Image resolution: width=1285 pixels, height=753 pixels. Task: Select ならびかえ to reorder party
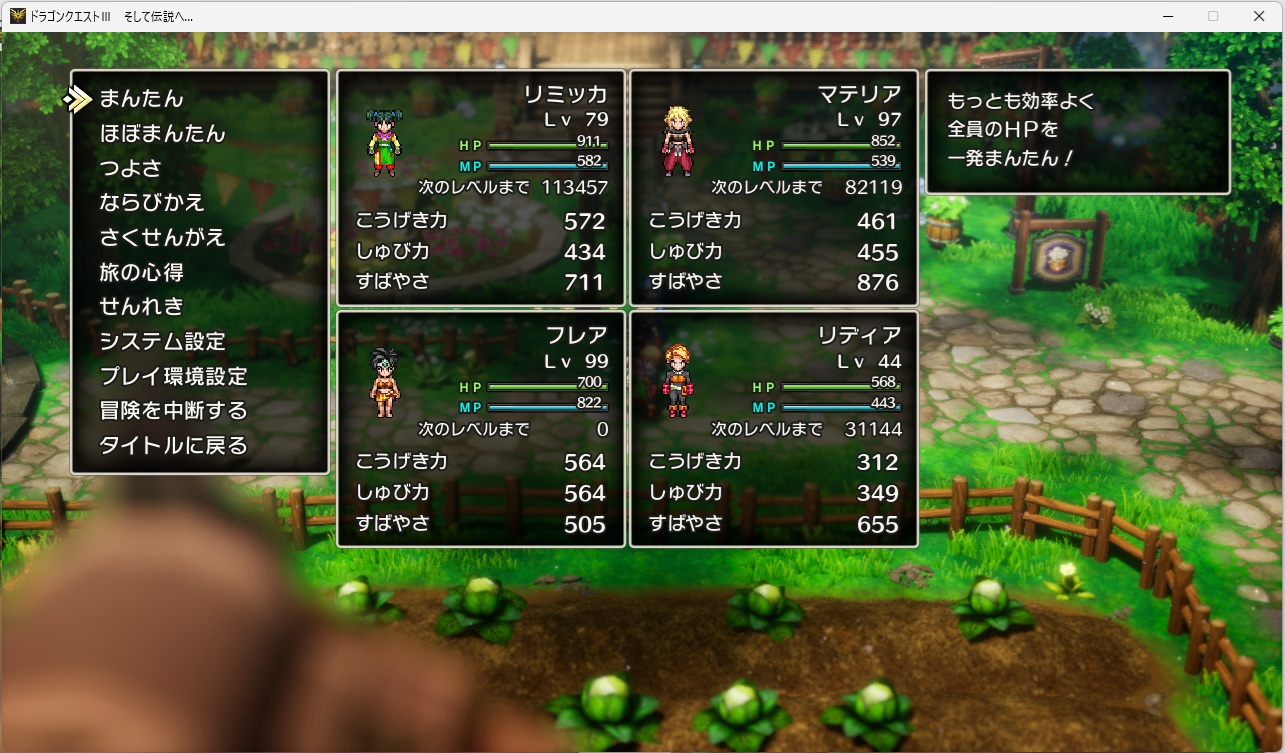point(152,203)
